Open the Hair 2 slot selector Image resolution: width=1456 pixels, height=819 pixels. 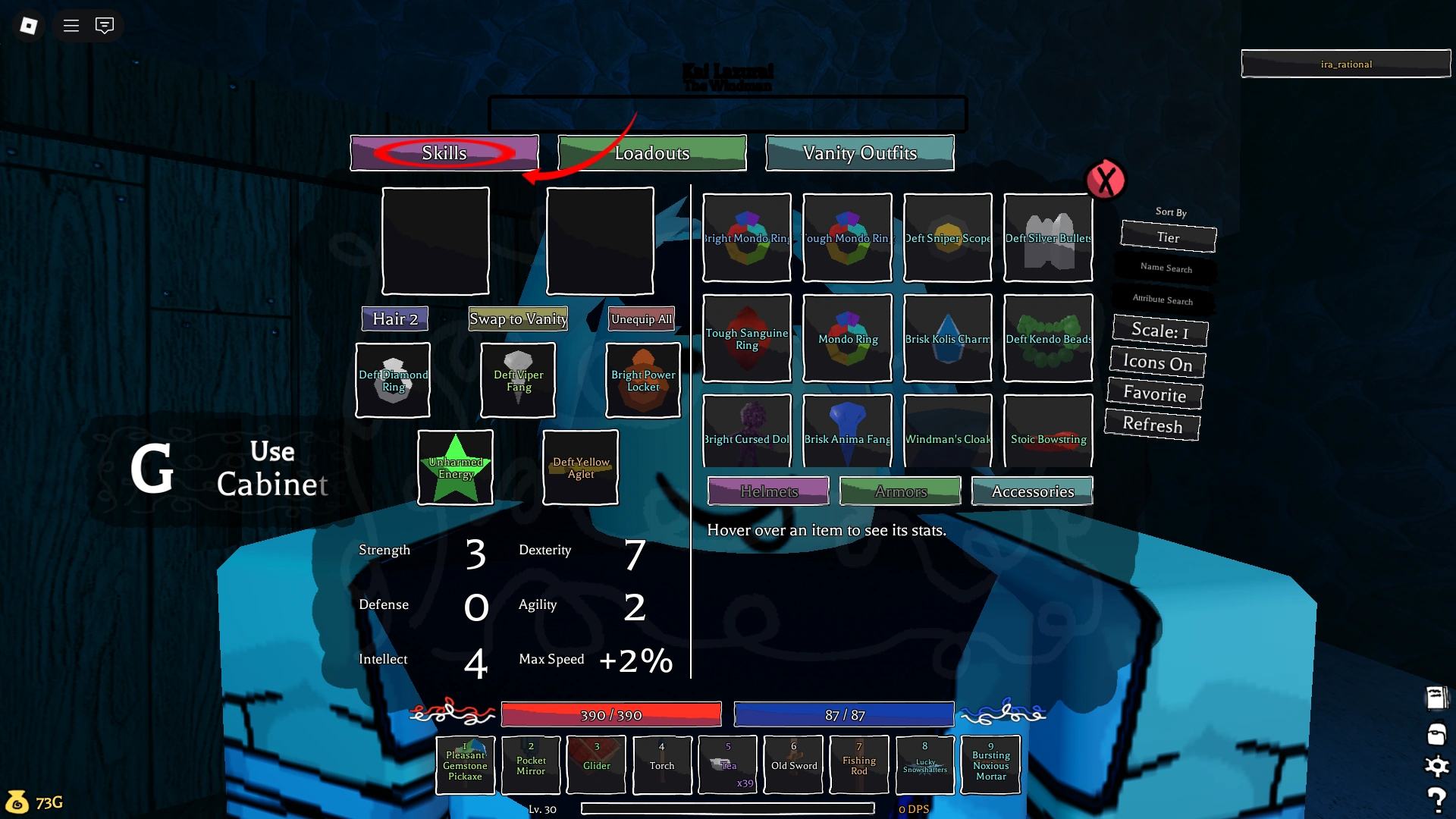coord(394,318)
